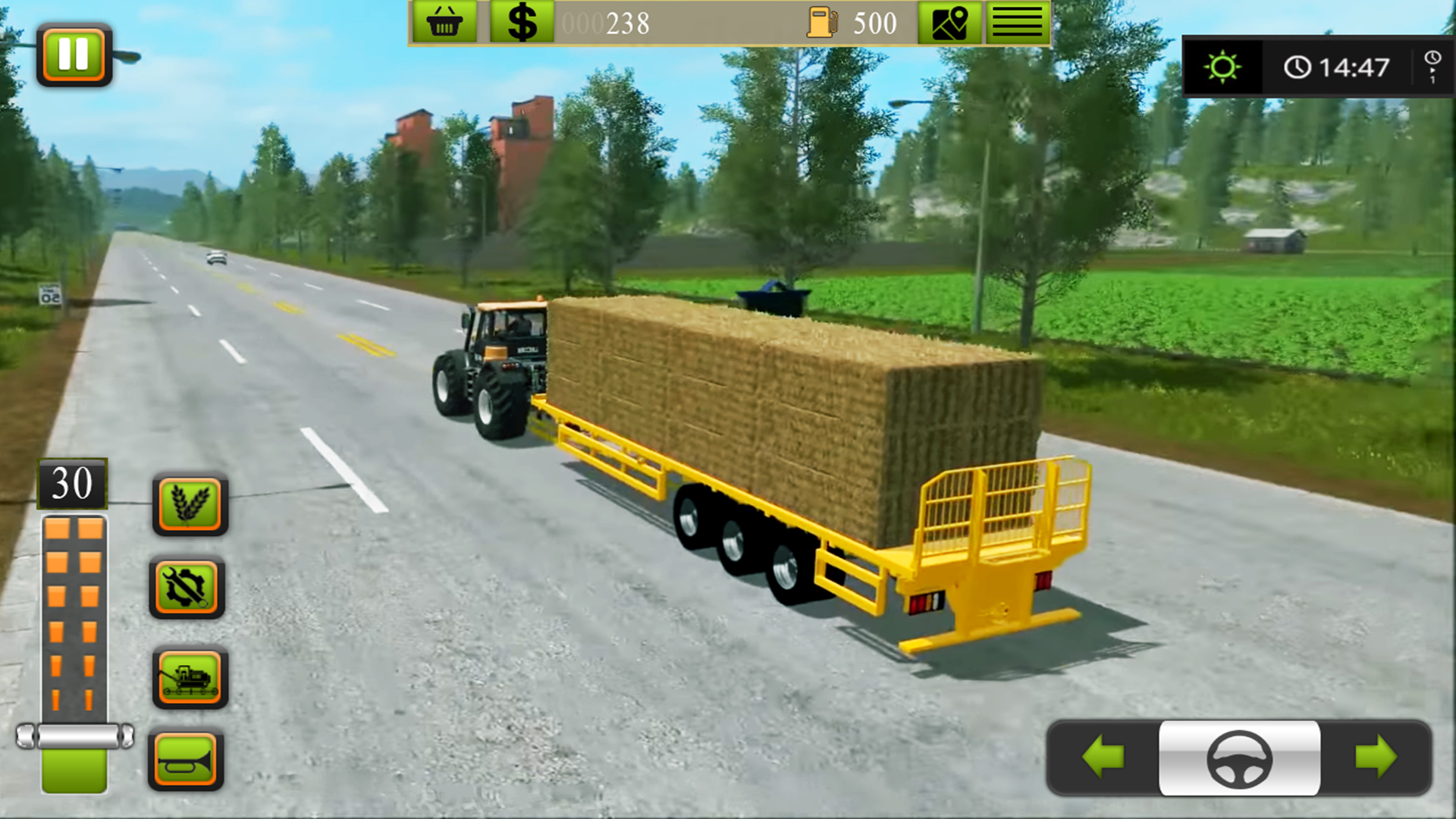
Task: Open the shop basket
Action: pos(446,21)
